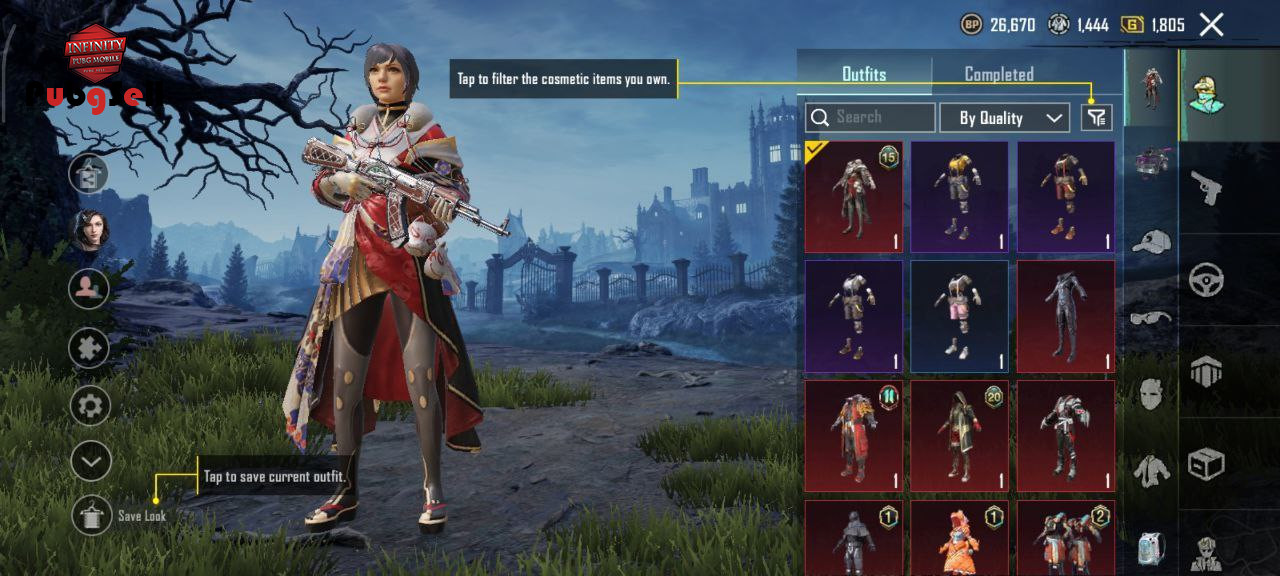This screenshot has width=1280, height=576.
Task: Tap the Save Look hanger button
Action: (x=92, y=514)
